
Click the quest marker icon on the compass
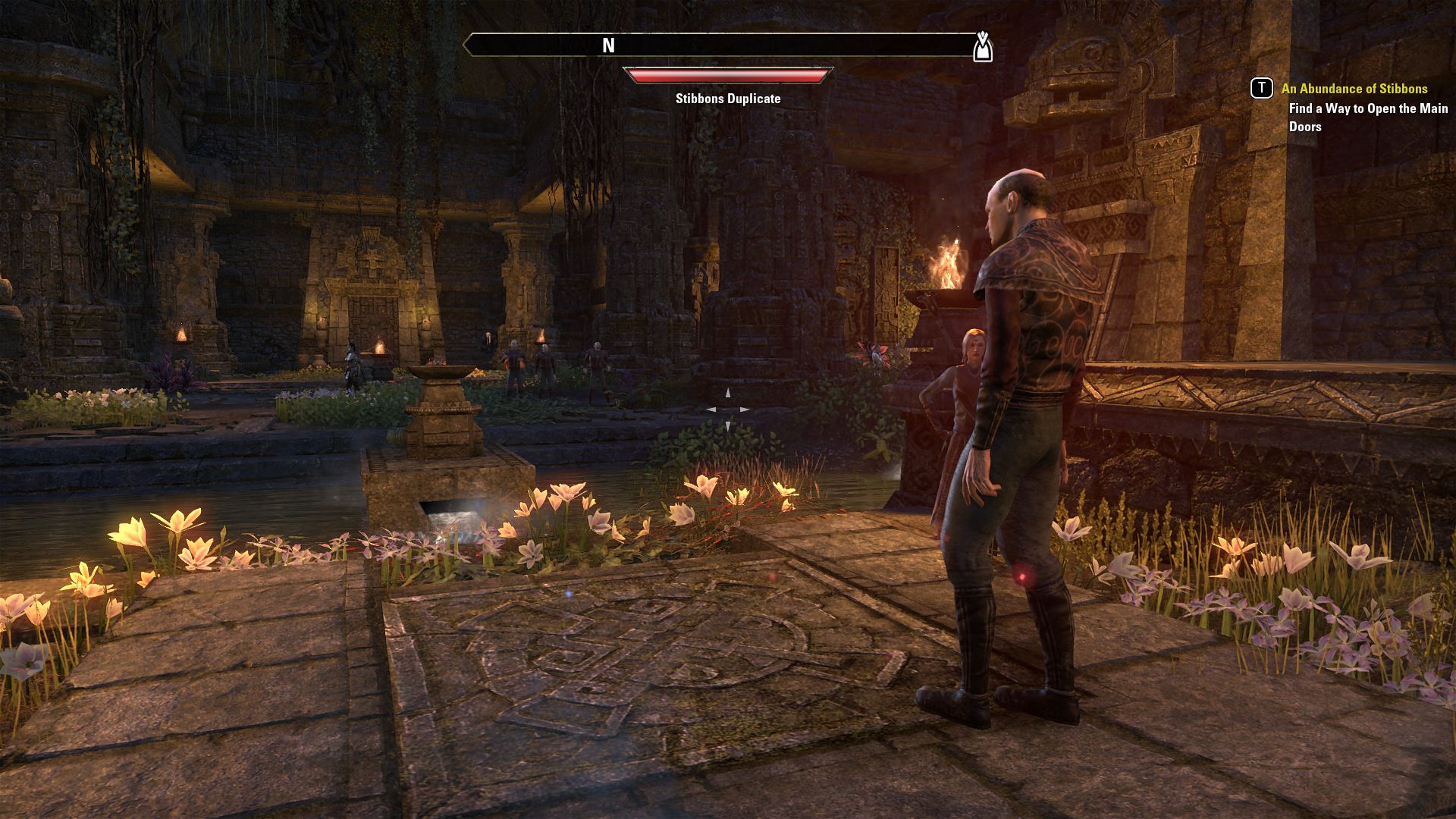[x=983, y=46]
